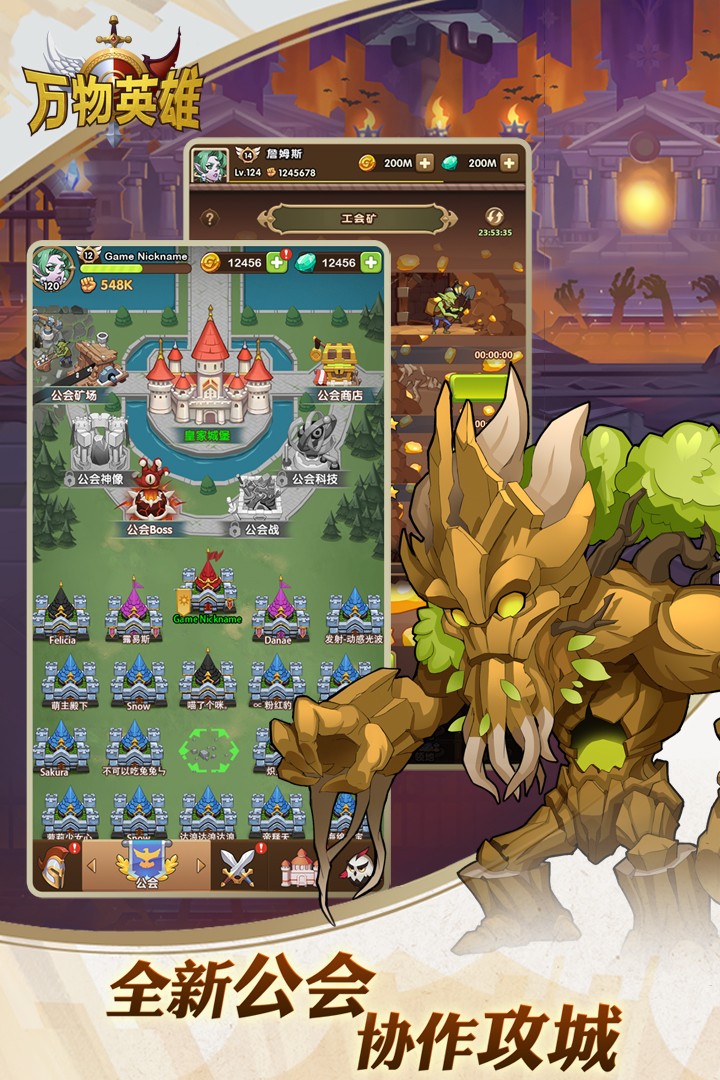Image resolution: width=720 pixels, height=1080 pixels.
Task: Open the help question mark button
Action: (x=210, y=218)
